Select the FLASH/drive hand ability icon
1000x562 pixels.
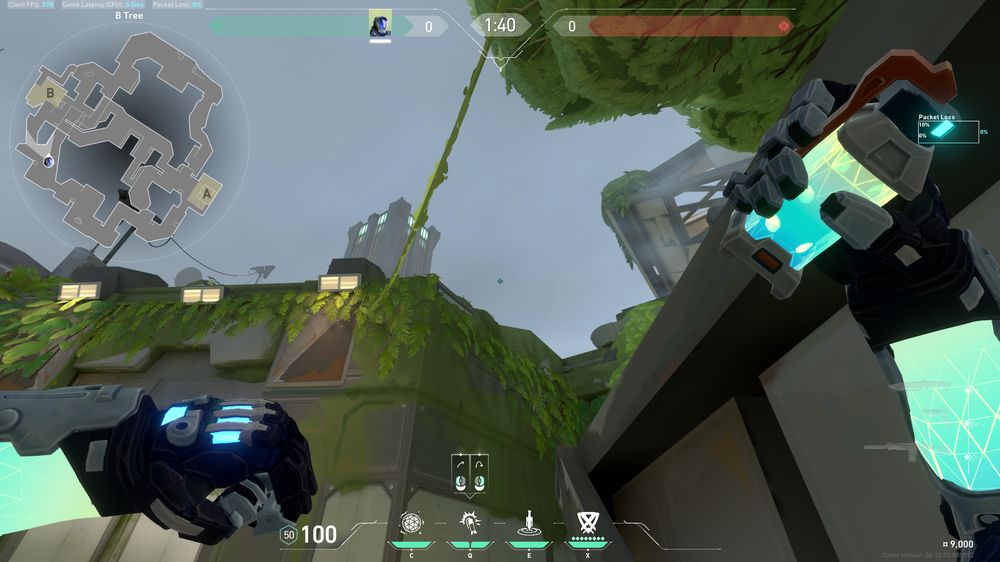tap(469, 523)
